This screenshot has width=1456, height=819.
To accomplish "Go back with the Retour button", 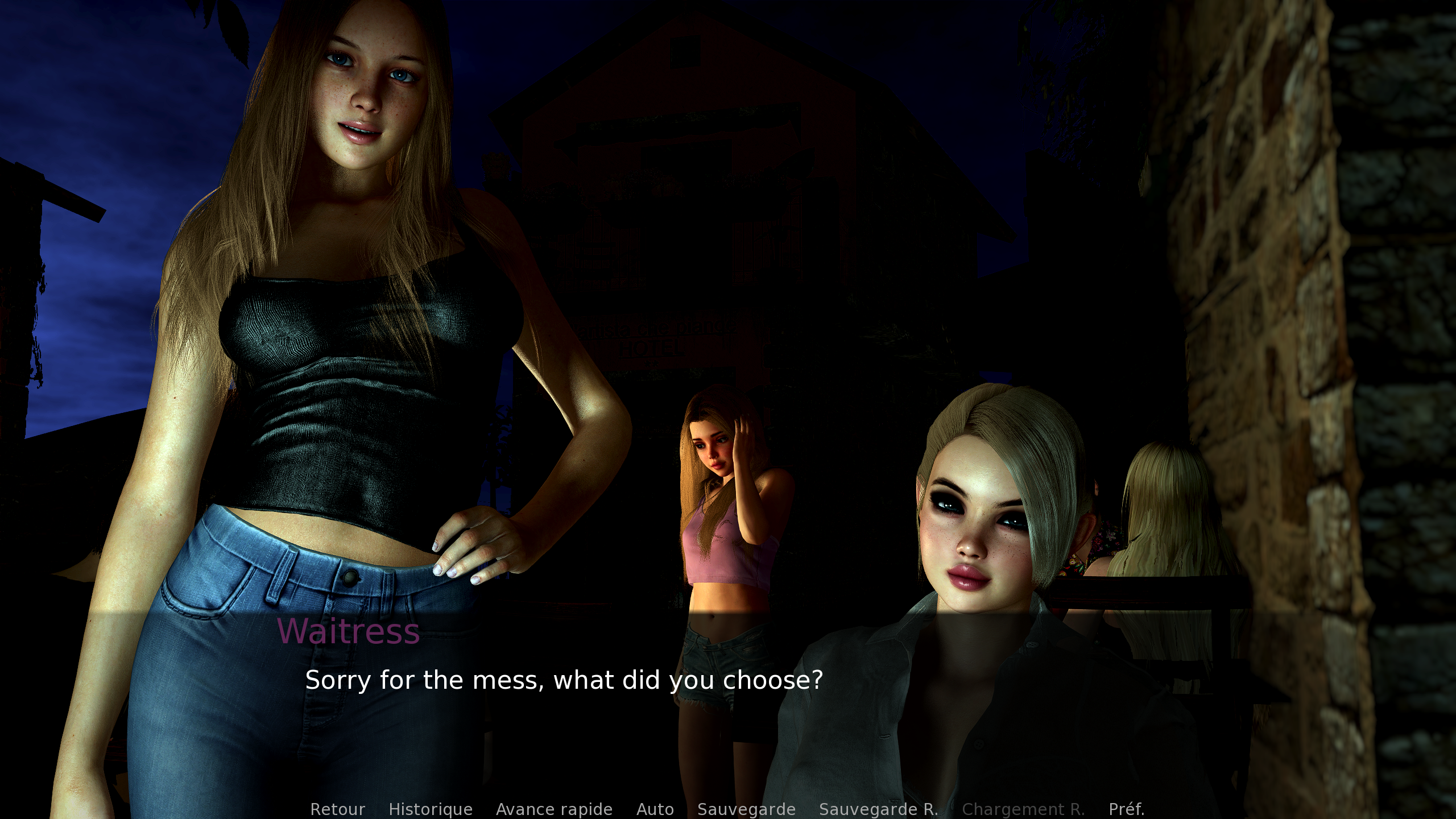I will [337, 809].
